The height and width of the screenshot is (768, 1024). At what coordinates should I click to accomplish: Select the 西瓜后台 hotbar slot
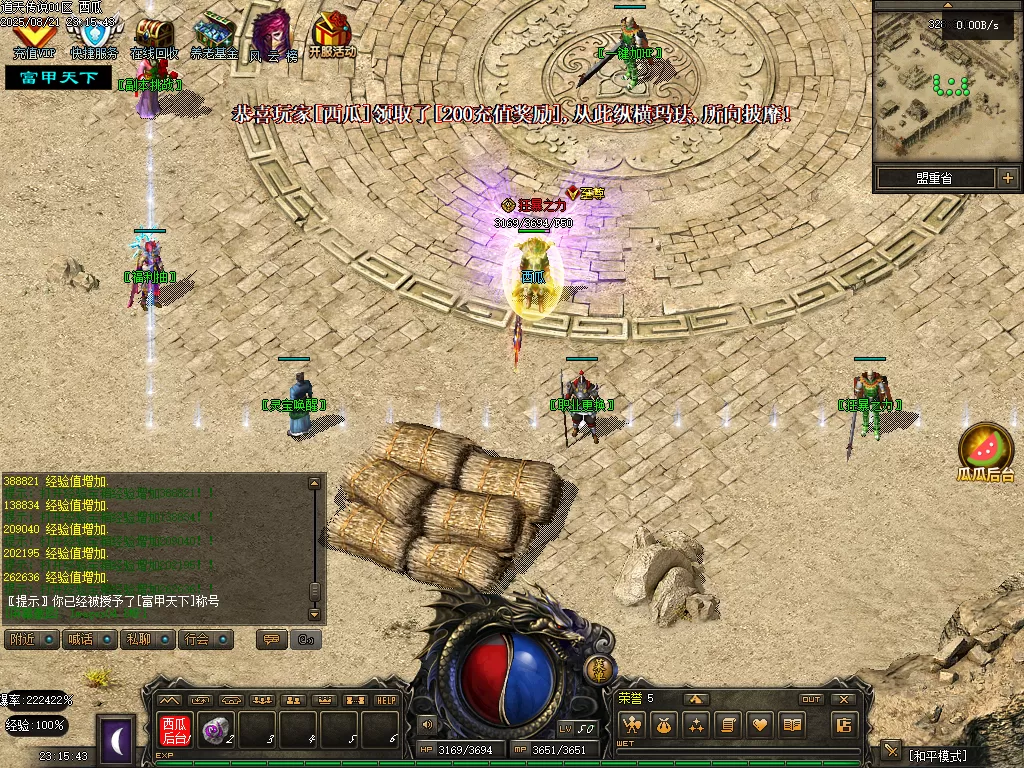[x=175, y=732]
